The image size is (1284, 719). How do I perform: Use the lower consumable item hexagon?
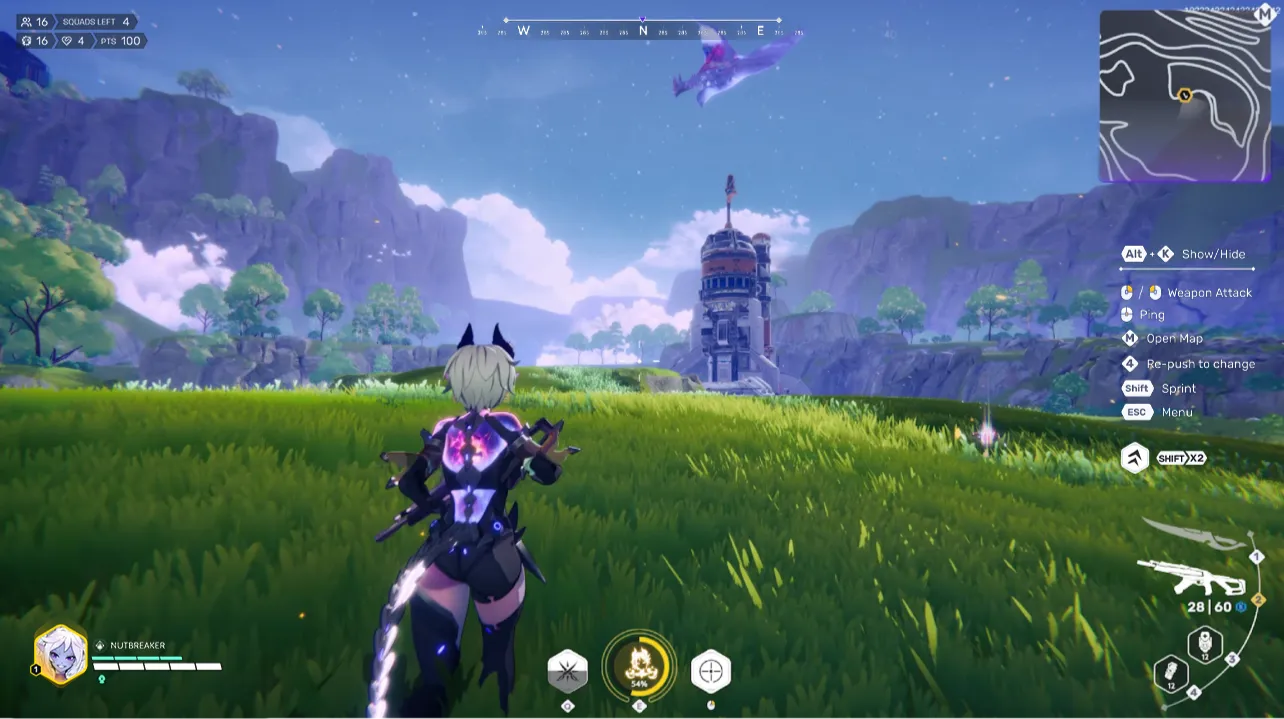pyautogui.click(x=1170, y=675)
